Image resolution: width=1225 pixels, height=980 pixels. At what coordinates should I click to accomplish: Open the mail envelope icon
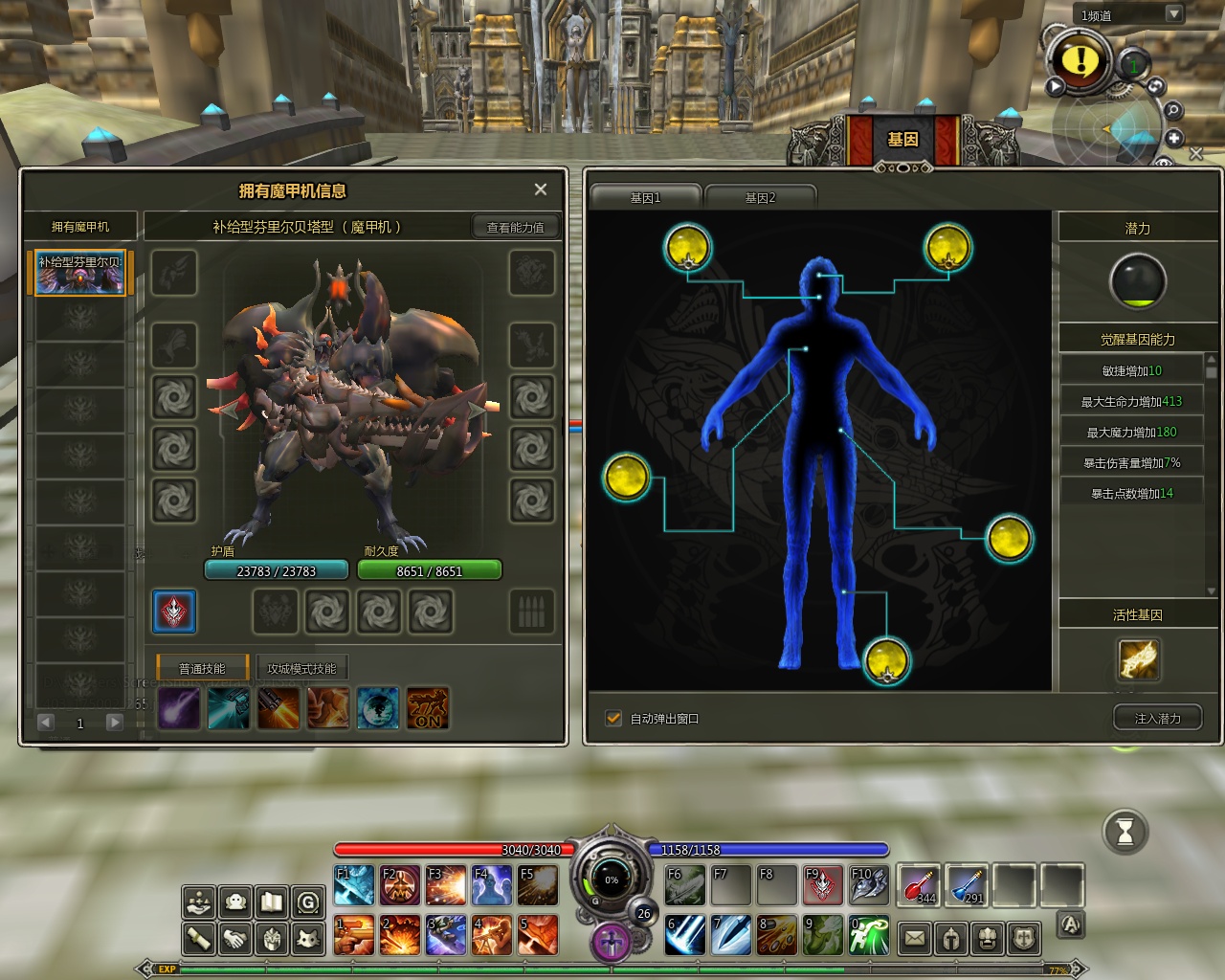[915, 938]
